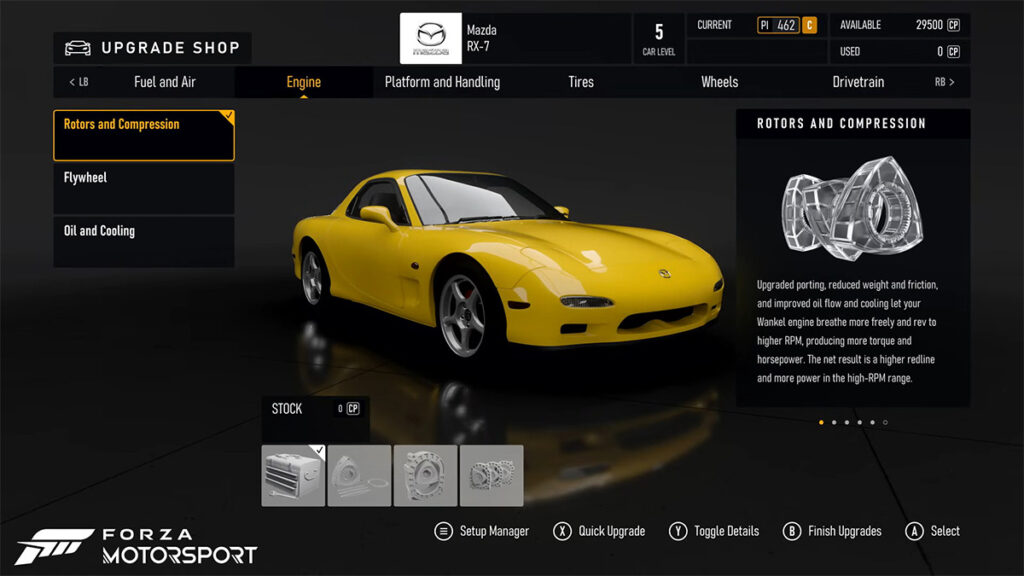
Task: Select the Platform and Handling tab
Action: click(x=442, y=82)
